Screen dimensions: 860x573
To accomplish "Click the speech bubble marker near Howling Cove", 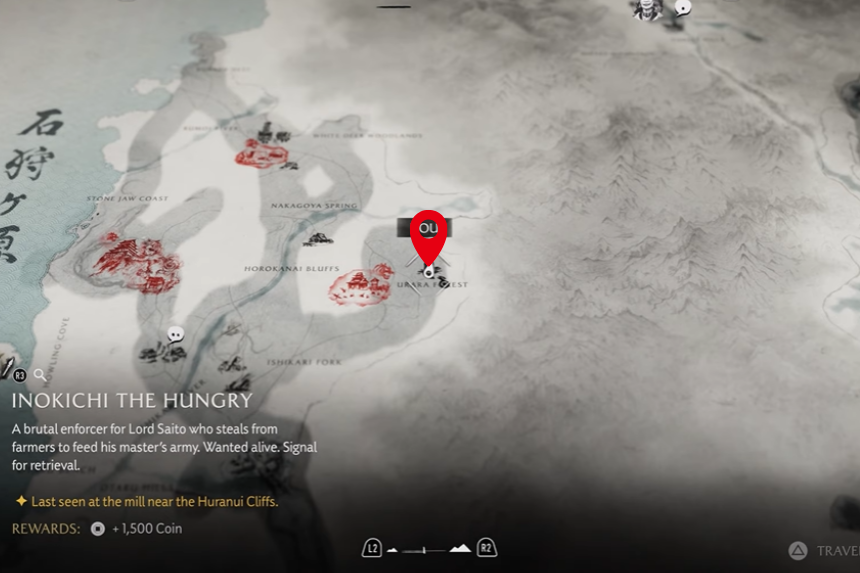I will pyautogui.click(x=176, y=334).
